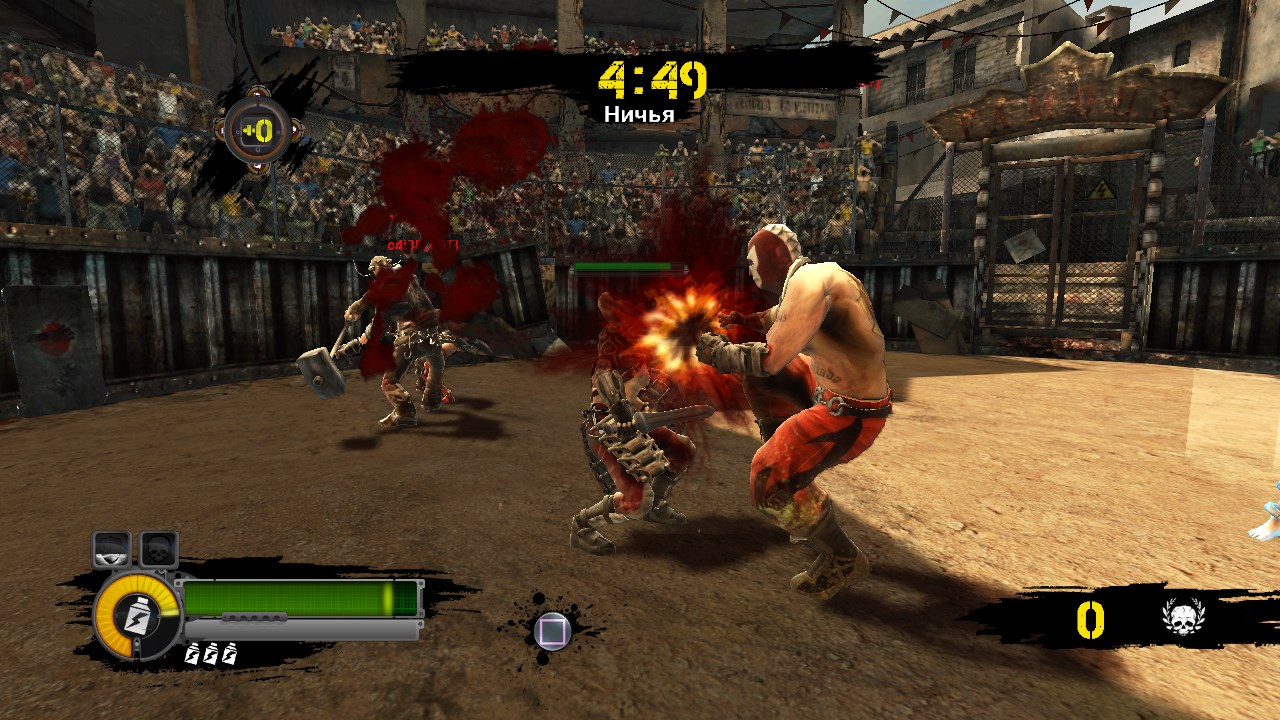
Task: Activate the lightning canister energy gauge
Action: click(137, 615)
